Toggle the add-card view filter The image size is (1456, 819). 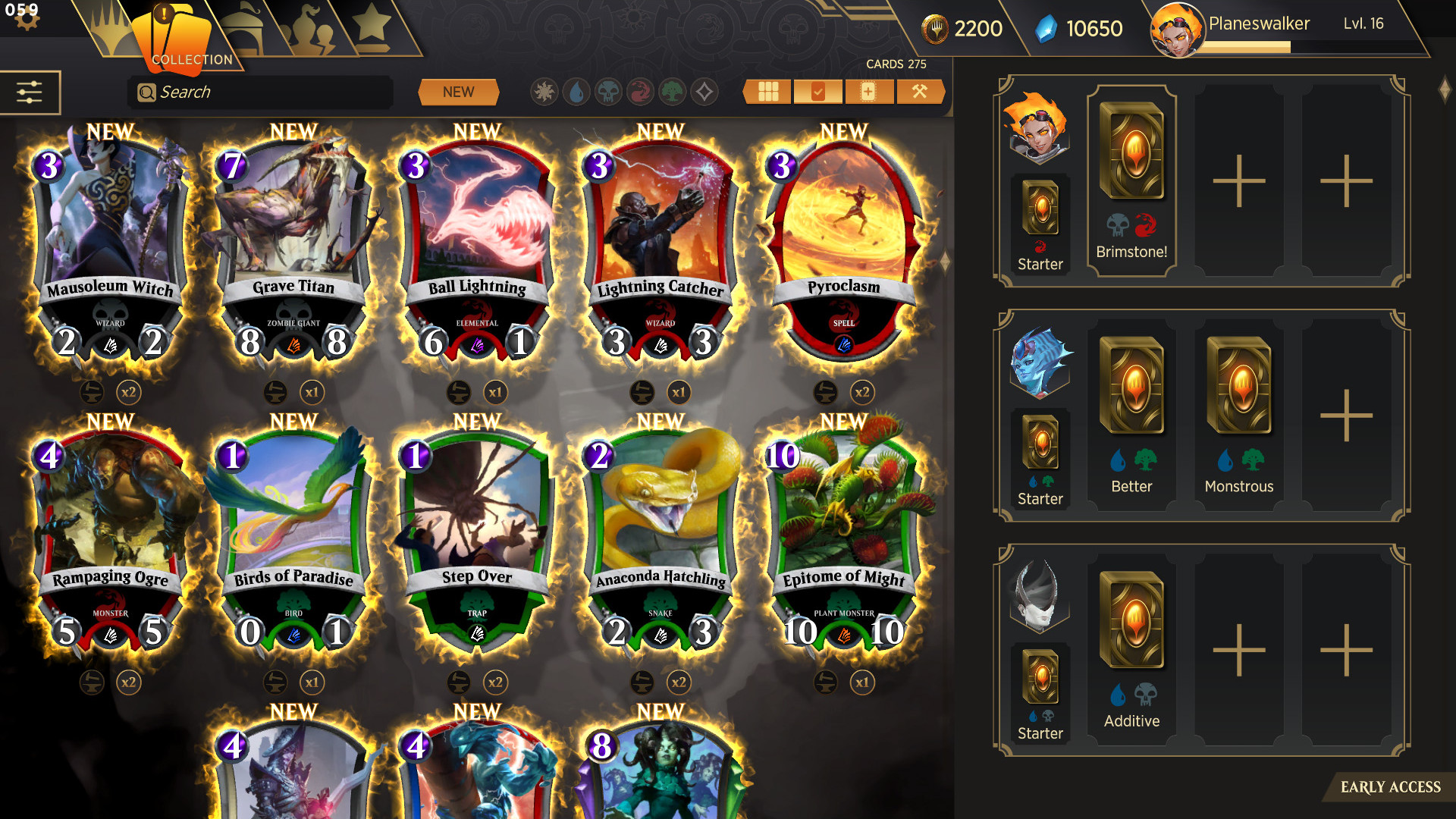click(x=868, y=91)
